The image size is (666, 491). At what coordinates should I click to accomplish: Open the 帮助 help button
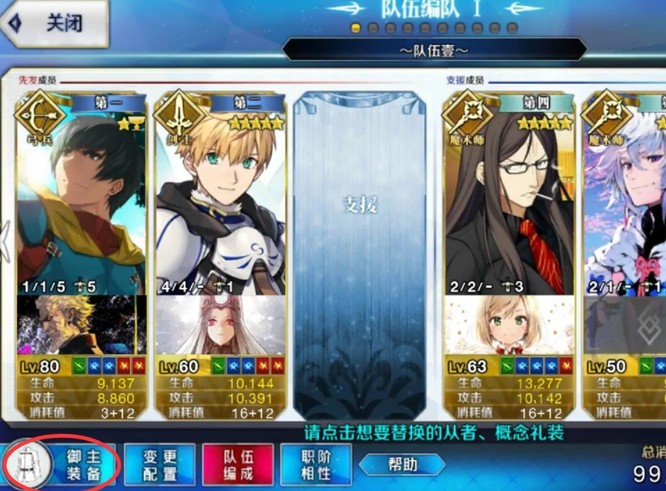403,465
